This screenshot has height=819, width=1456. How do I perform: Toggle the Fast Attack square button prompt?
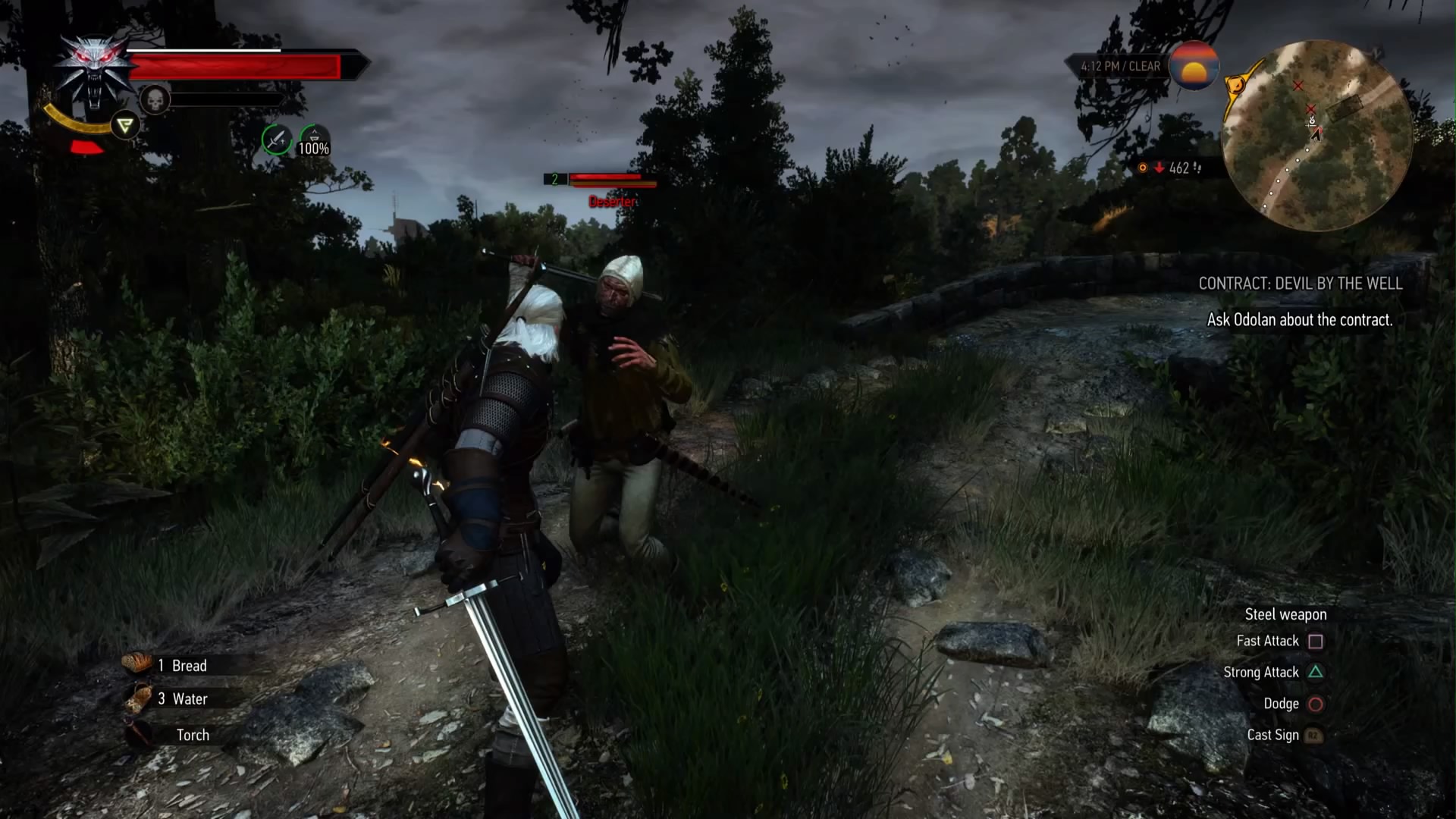(x=1316, y=641)
